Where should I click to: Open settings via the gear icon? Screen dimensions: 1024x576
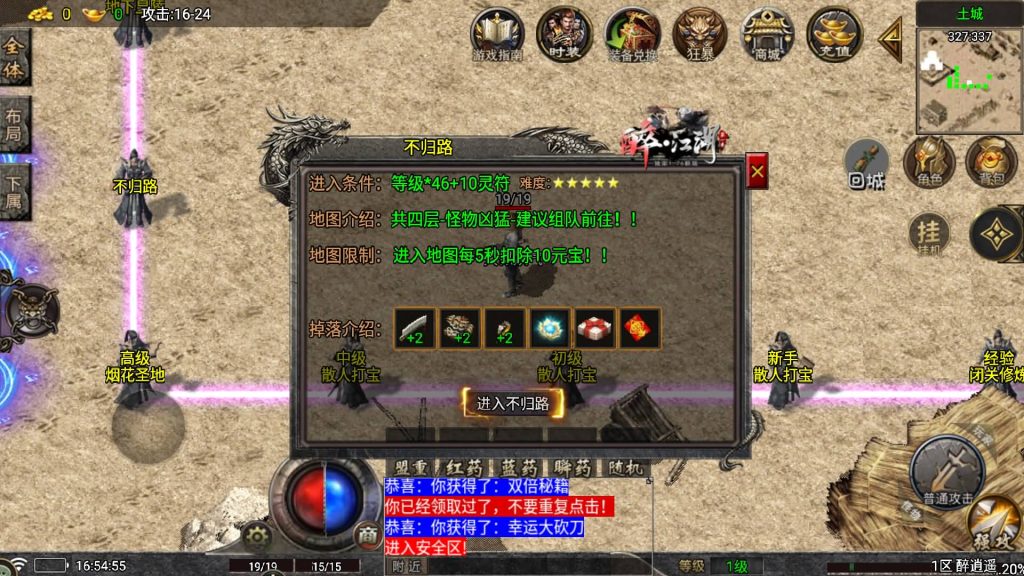[258, 535]
